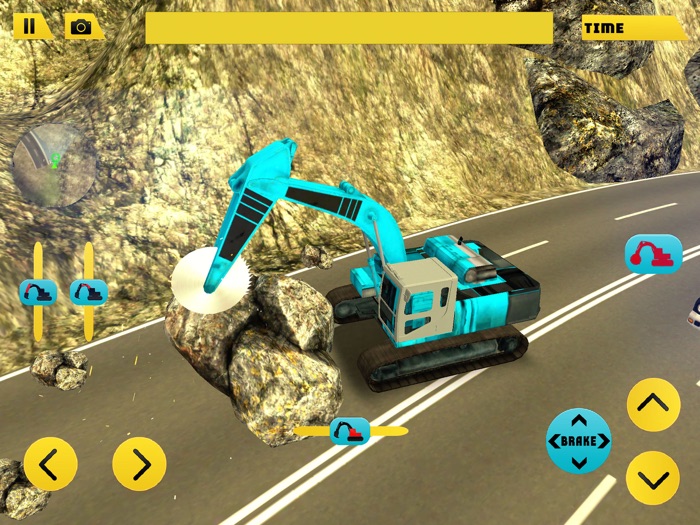The image size is (700, 525).
Task: Tap the standalone red excavator button
Action: 653,253
